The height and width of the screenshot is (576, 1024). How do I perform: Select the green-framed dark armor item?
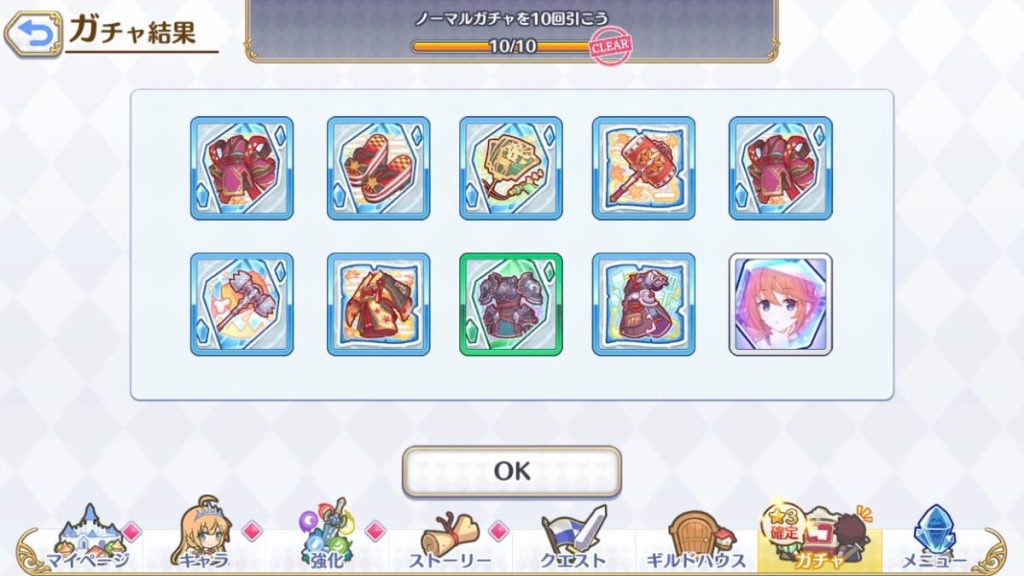click(x=511, y=304)
